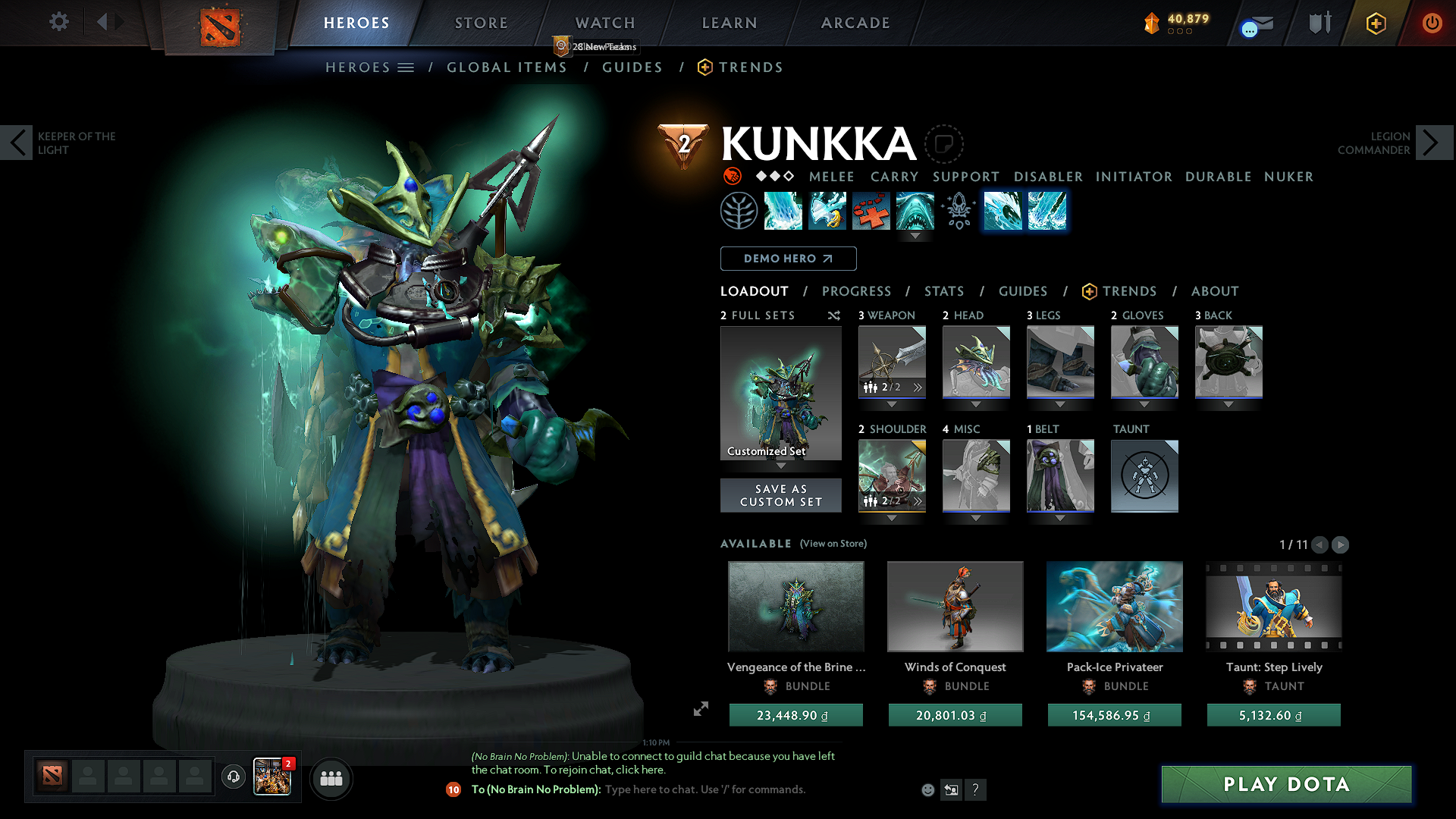
Task: Open Global Items in the submenu
Action: 507,67
